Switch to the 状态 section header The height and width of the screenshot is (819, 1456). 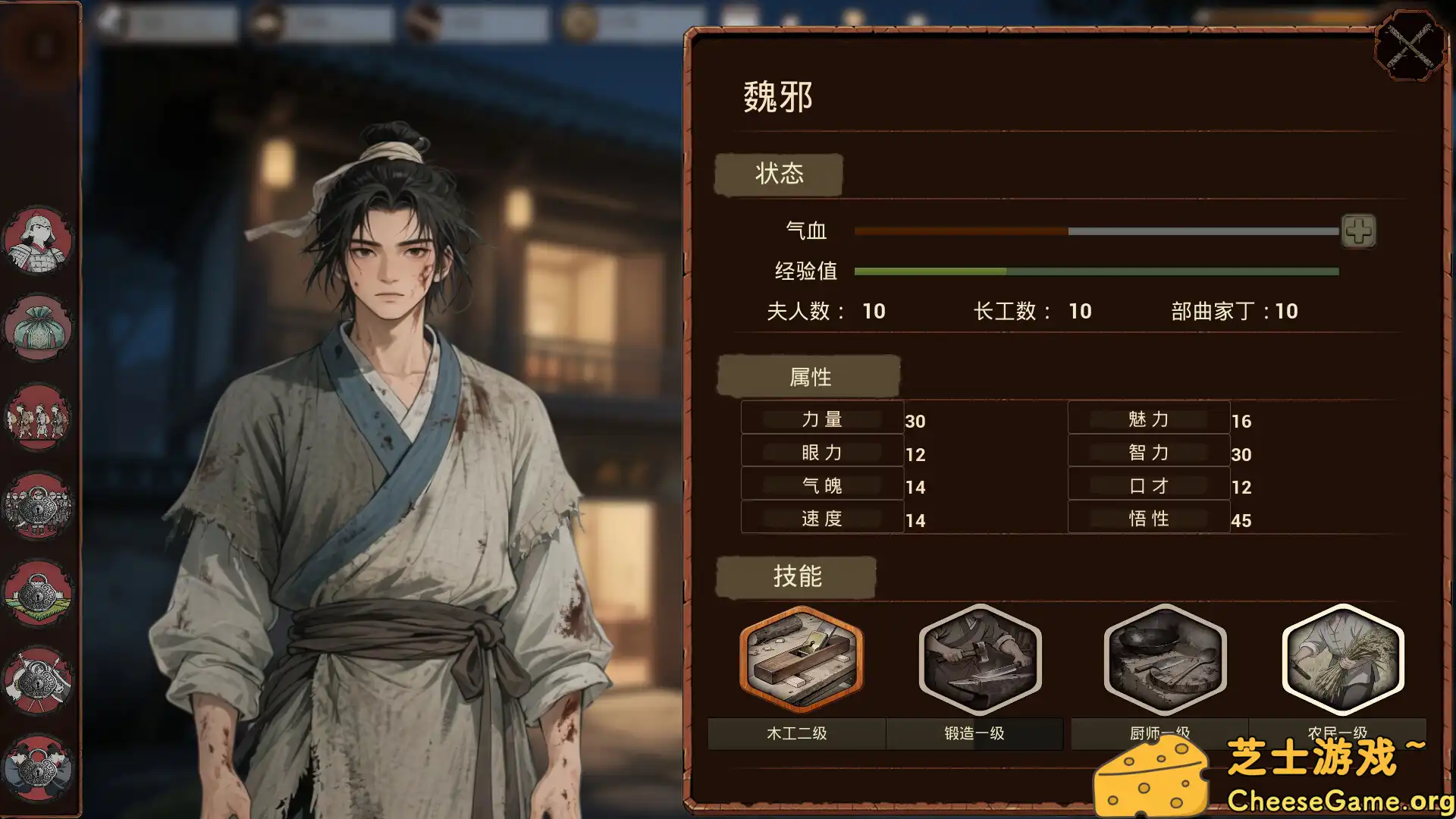tap(779, 174)
